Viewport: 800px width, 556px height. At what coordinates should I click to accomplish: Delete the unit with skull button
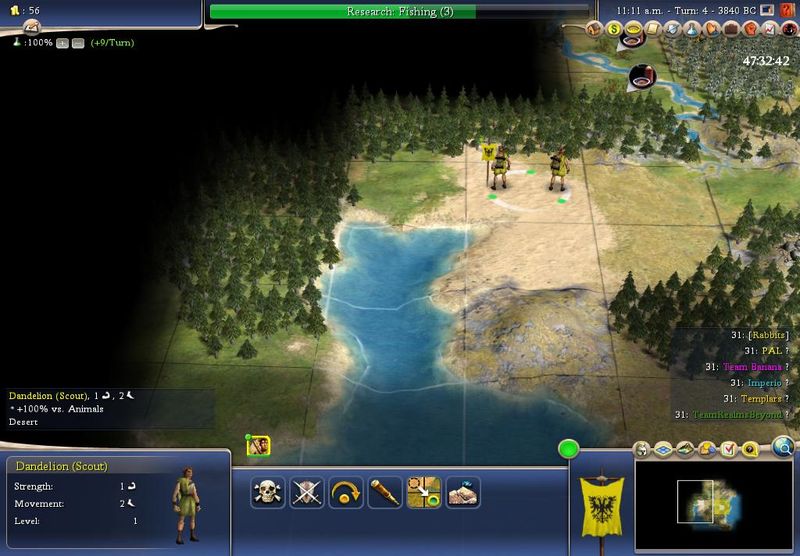tap(267, 491)
